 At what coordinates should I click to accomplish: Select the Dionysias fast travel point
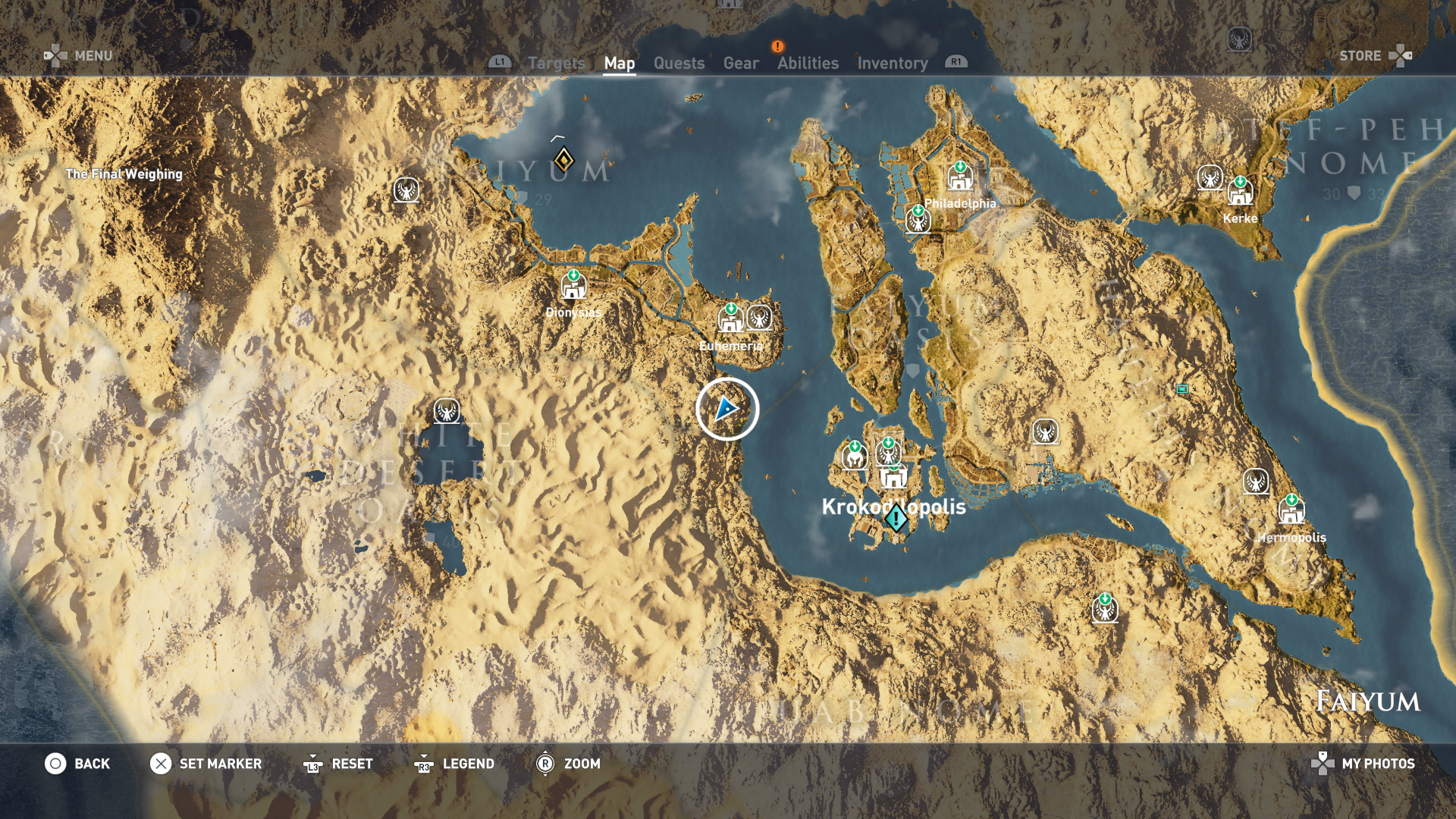pyautogui.click(x=573, y=287)
